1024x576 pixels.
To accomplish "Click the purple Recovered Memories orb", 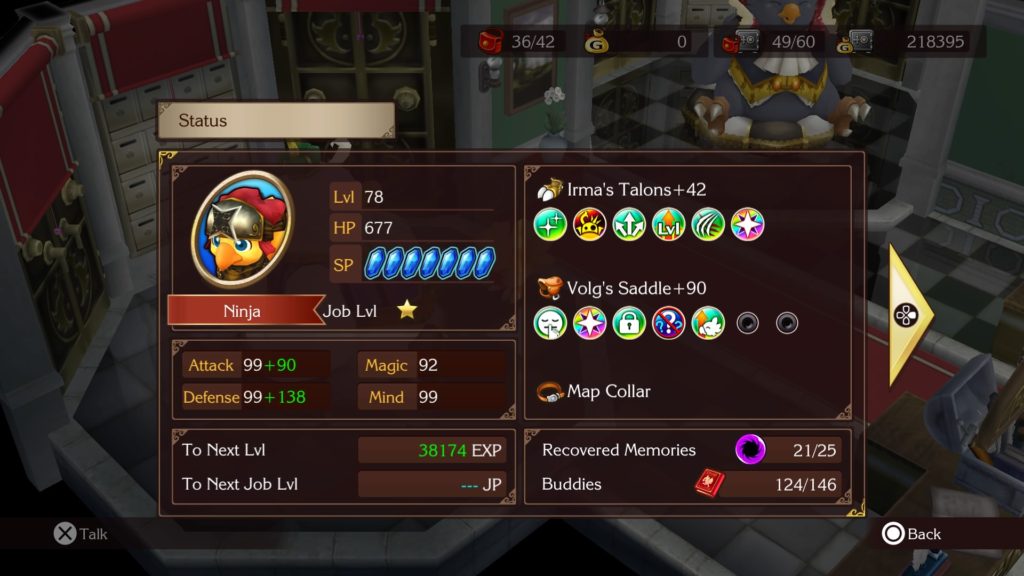I will tap(750, 449).
